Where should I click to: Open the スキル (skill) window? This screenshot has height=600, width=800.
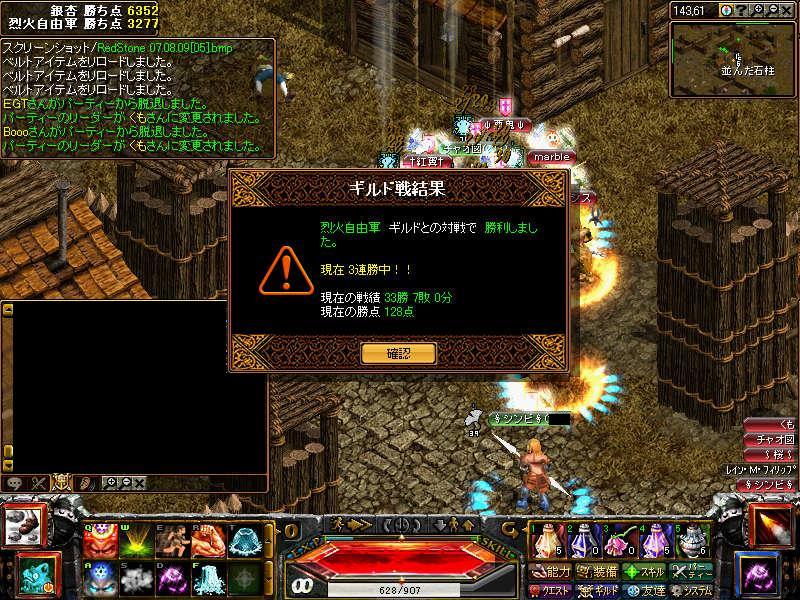click(645, 572)
